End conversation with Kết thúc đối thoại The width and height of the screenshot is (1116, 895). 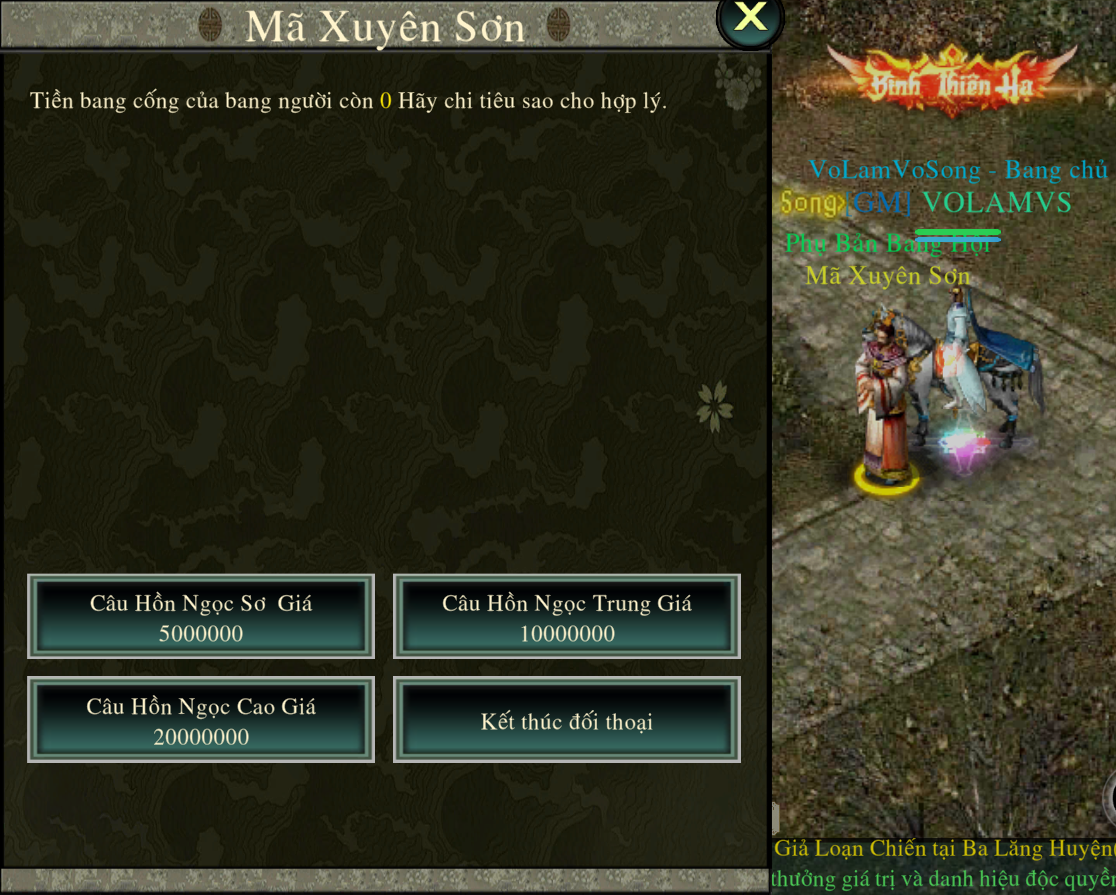click(567, 720)
